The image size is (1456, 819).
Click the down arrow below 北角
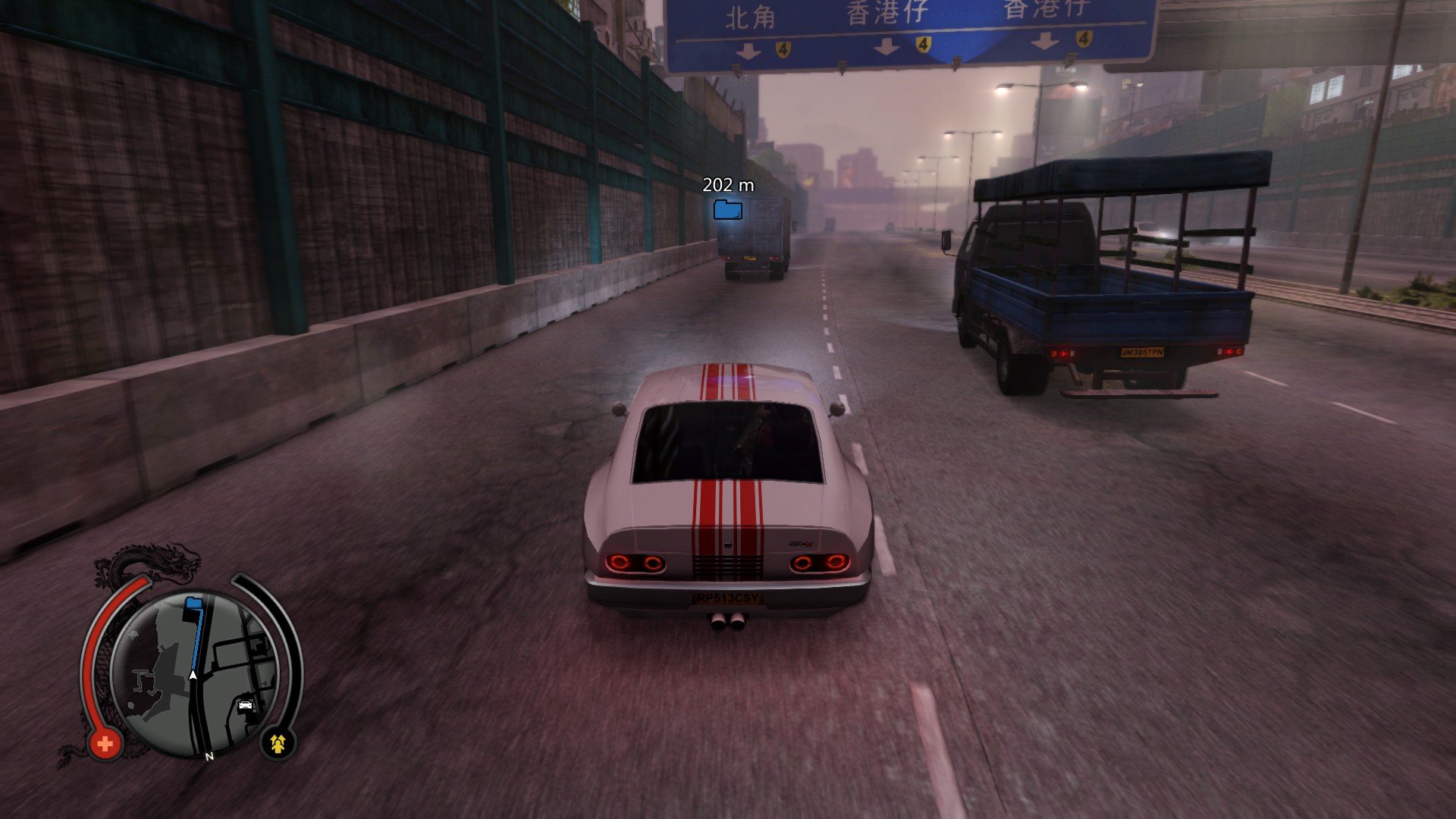[748, 49]
